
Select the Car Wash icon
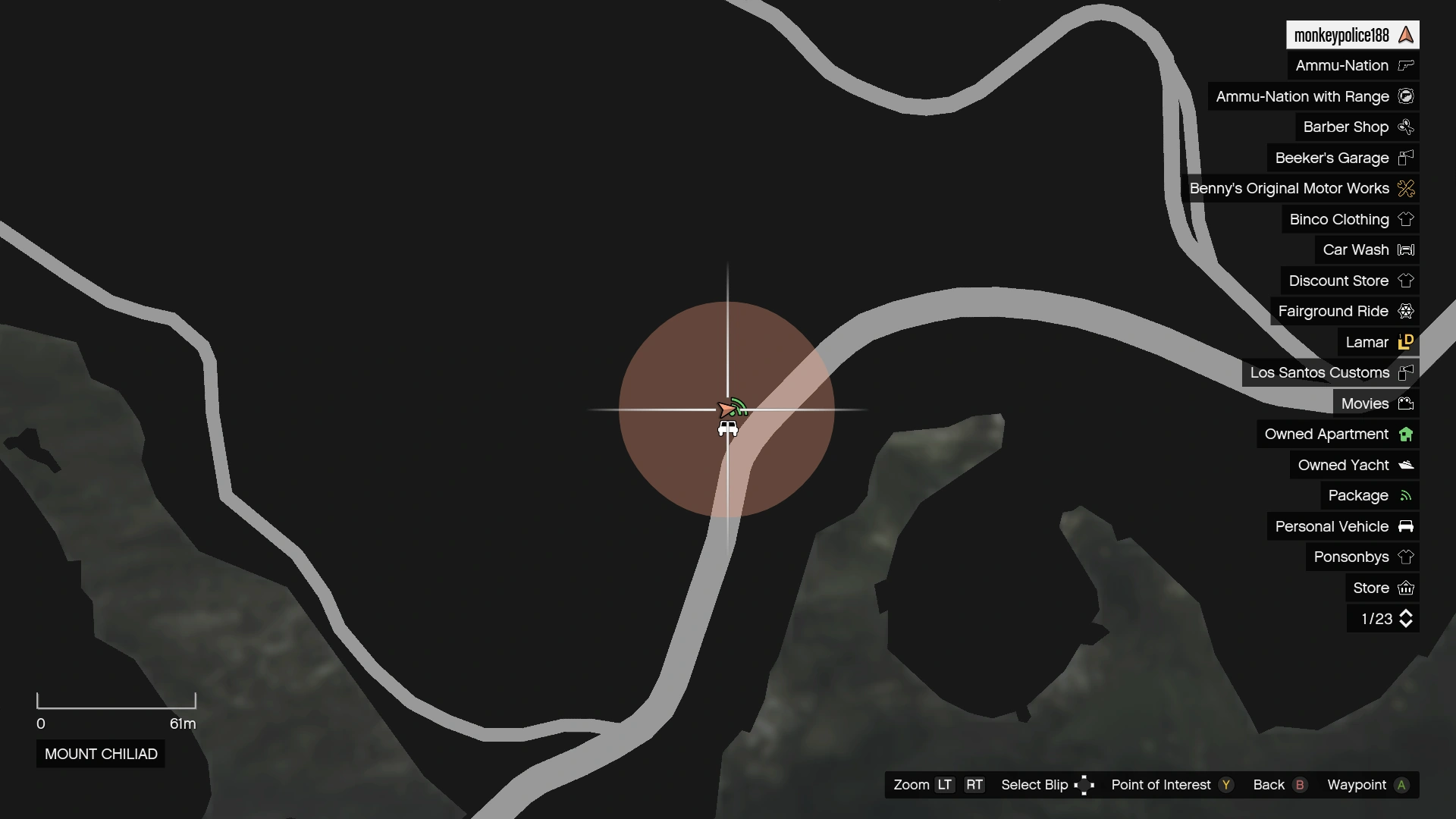pos(1407,249)
